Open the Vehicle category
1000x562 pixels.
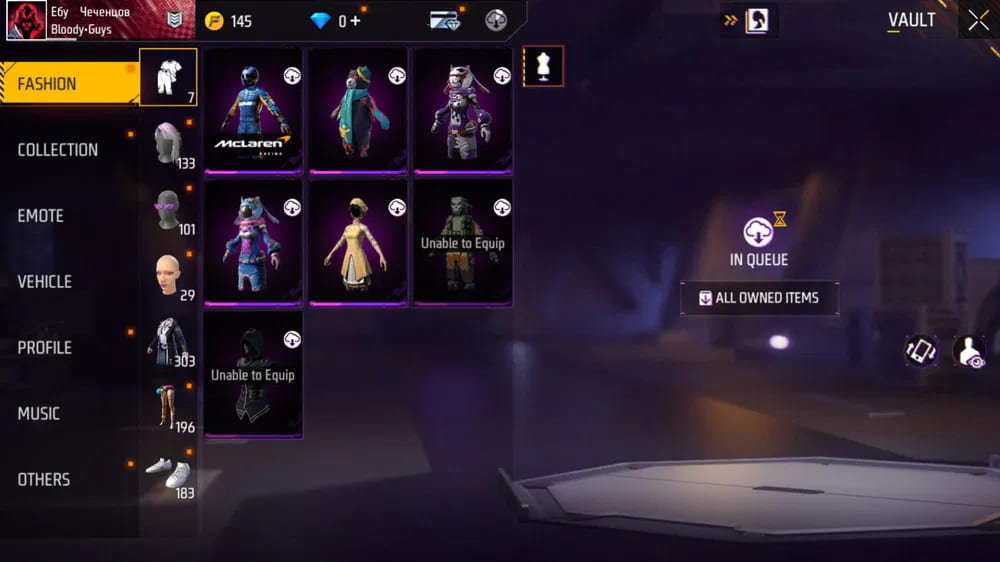[x=45, y=282]
